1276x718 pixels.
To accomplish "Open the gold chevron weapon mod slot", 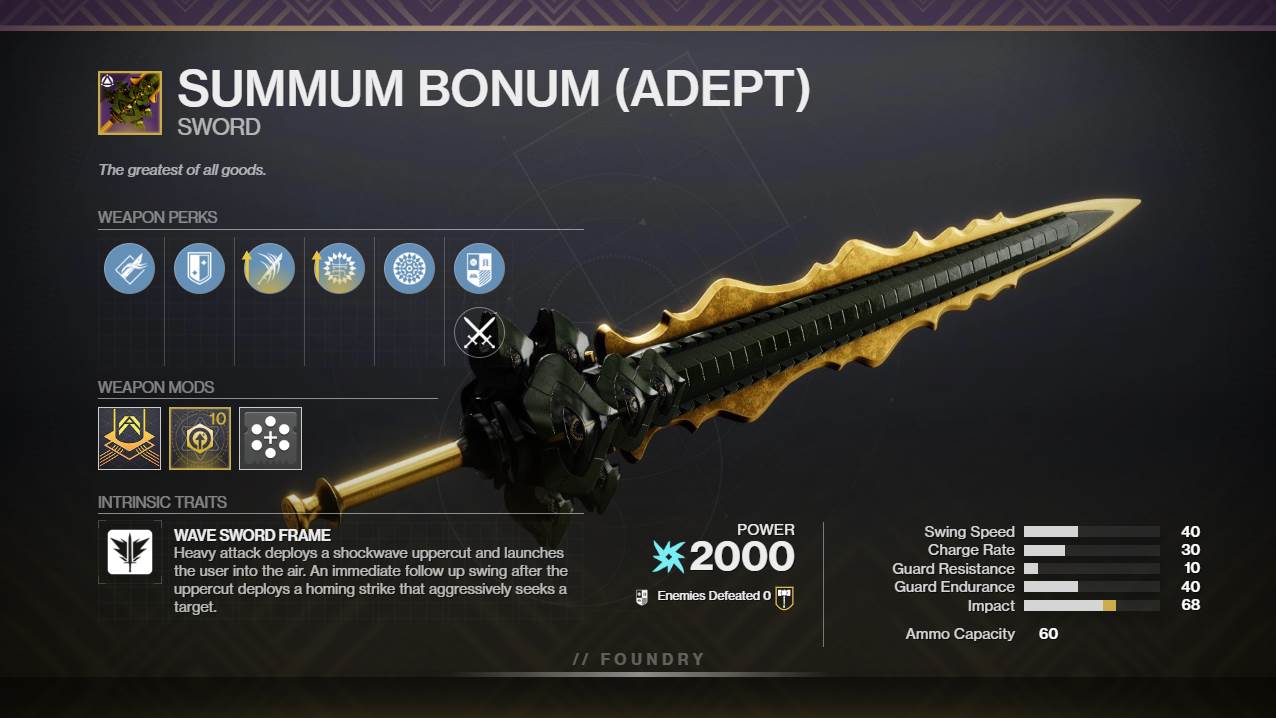I will 129,438.
